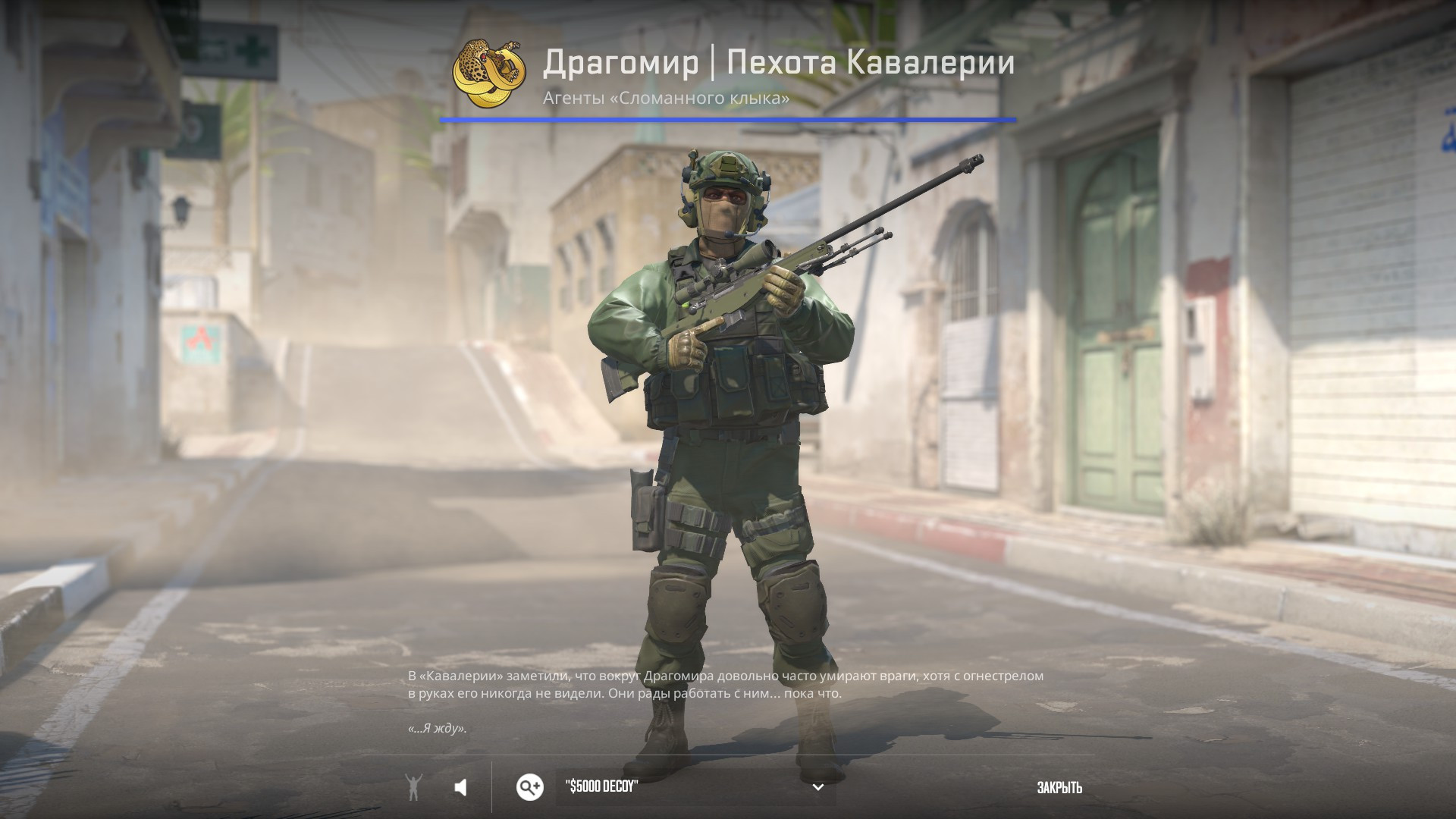Screen dimensions: 1456x819
Task: Open the Агенты «Сломанного клыка» collection label
Action: tap(665, 96)
